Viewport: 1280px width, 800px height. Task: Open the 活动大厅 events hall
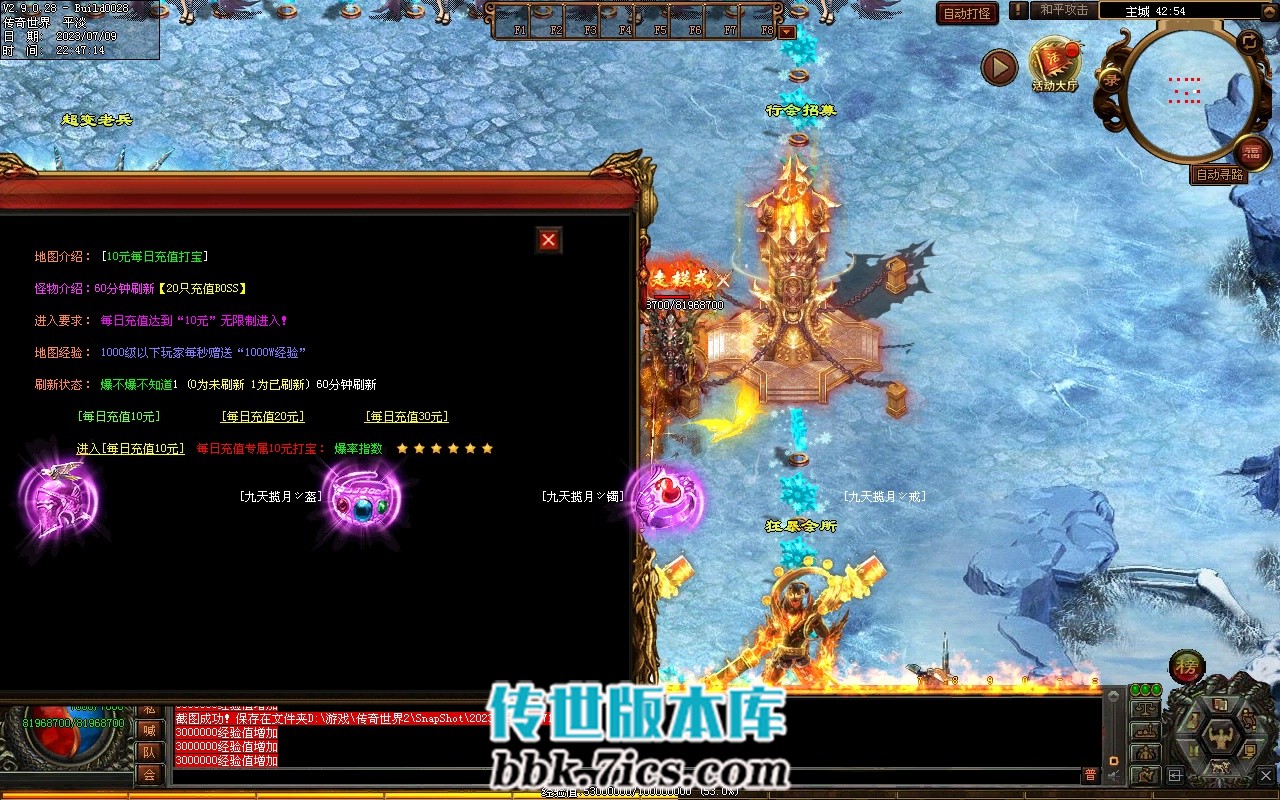coord(1055,64)
